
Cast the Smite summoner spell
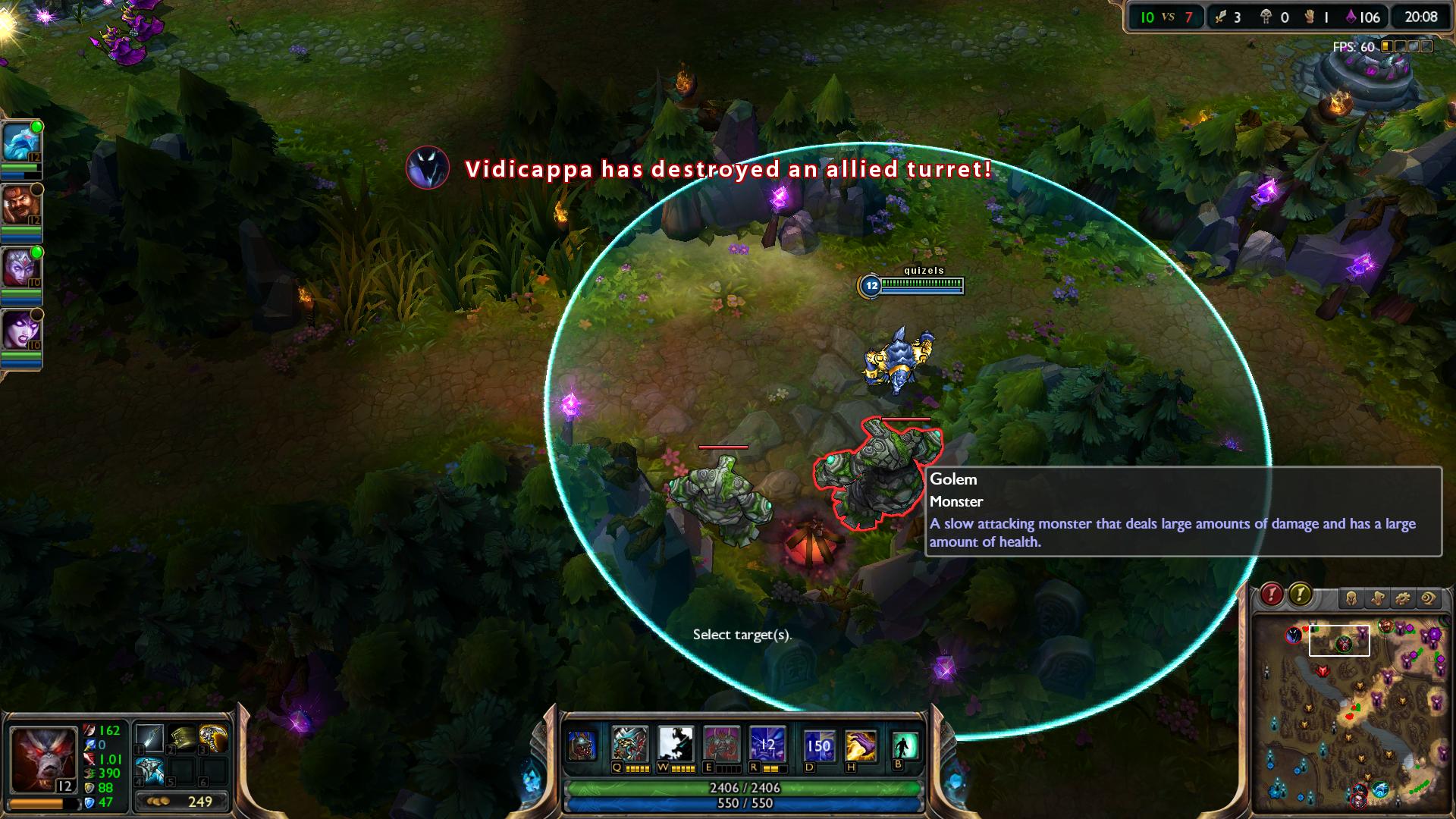click(x=861, y=745)
